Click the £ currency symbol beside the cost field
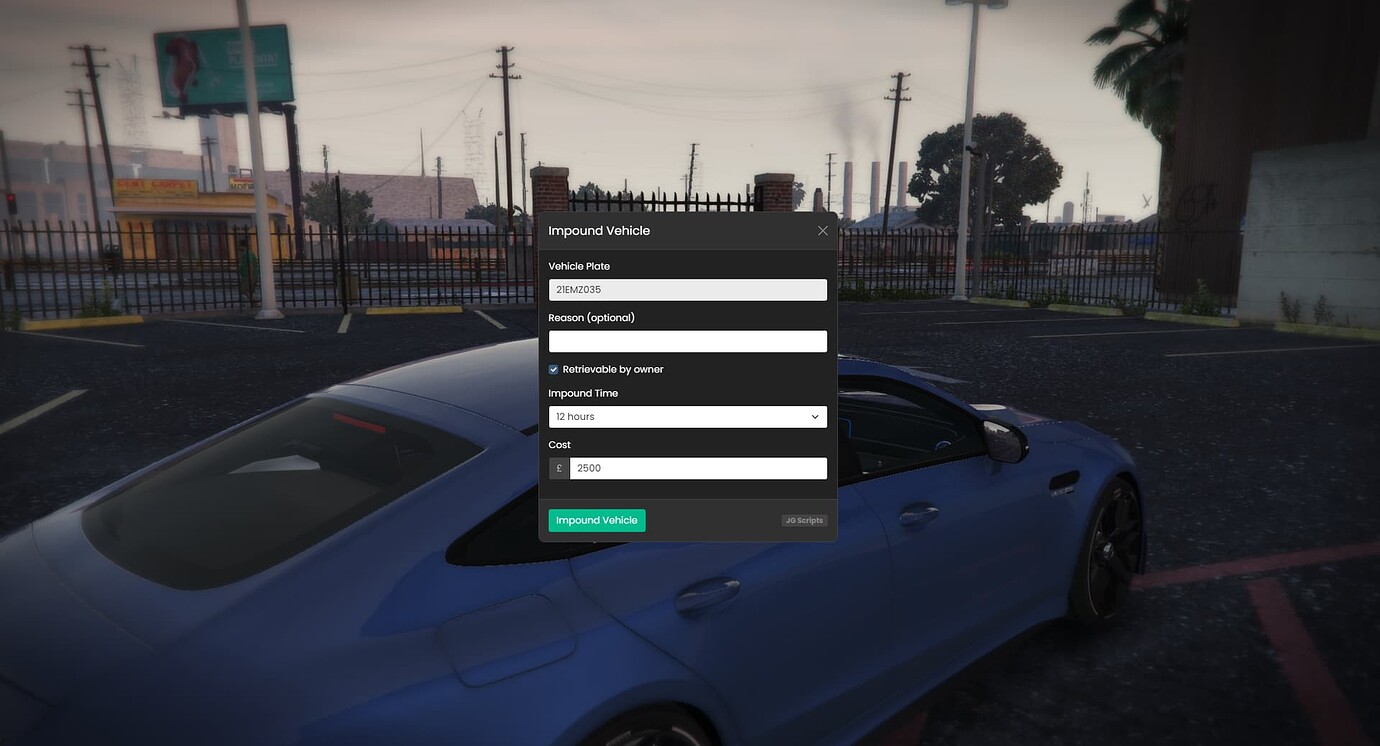This screenshot has height=746, width=1380. pos(558,467)
